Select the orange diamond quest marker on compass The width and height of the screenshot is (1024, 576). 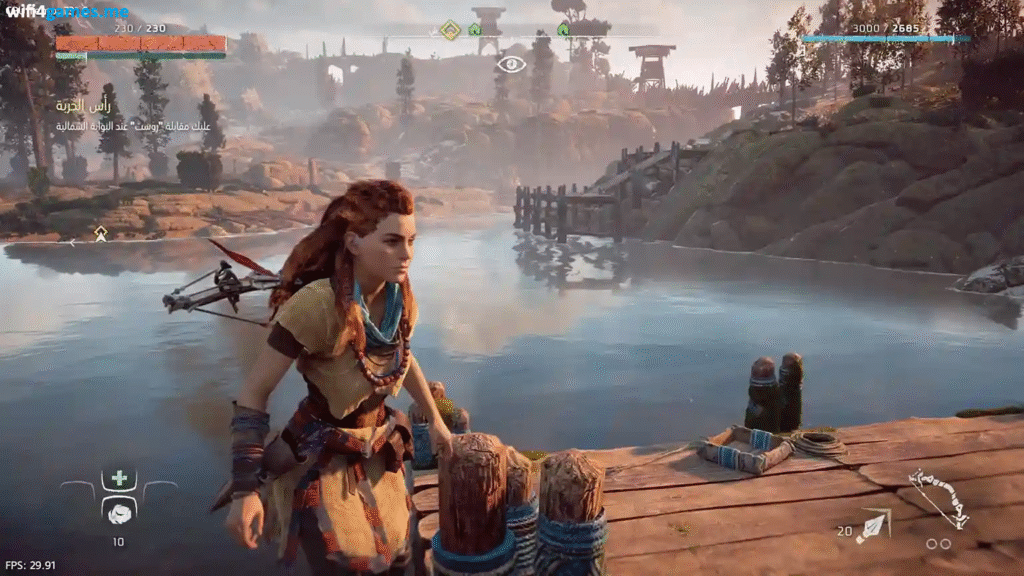[451, 29]
